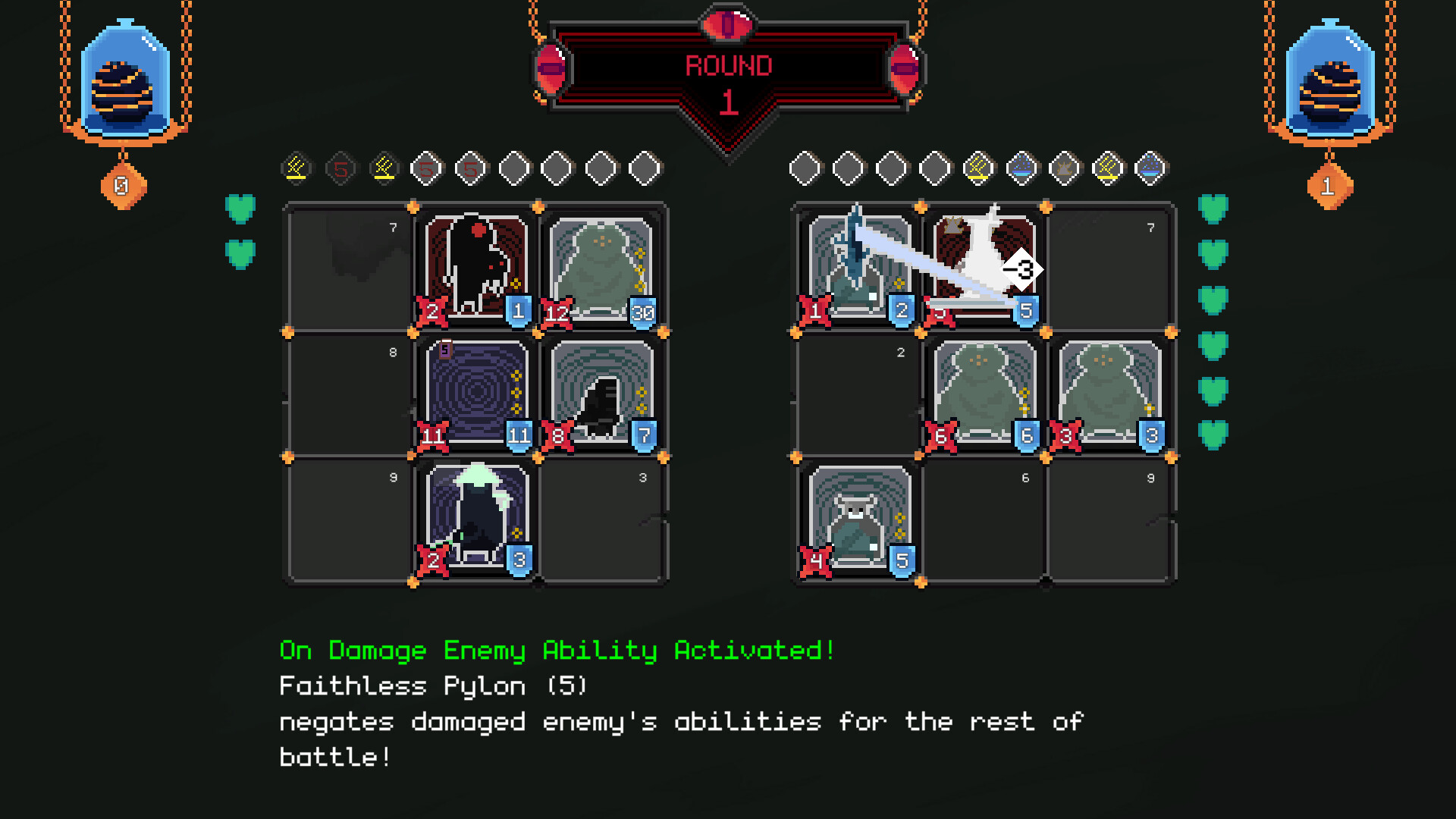Select the left hanging planet jar
Image resolution: width=1456 pixels, height=819 pixels.
pos(125,80)
